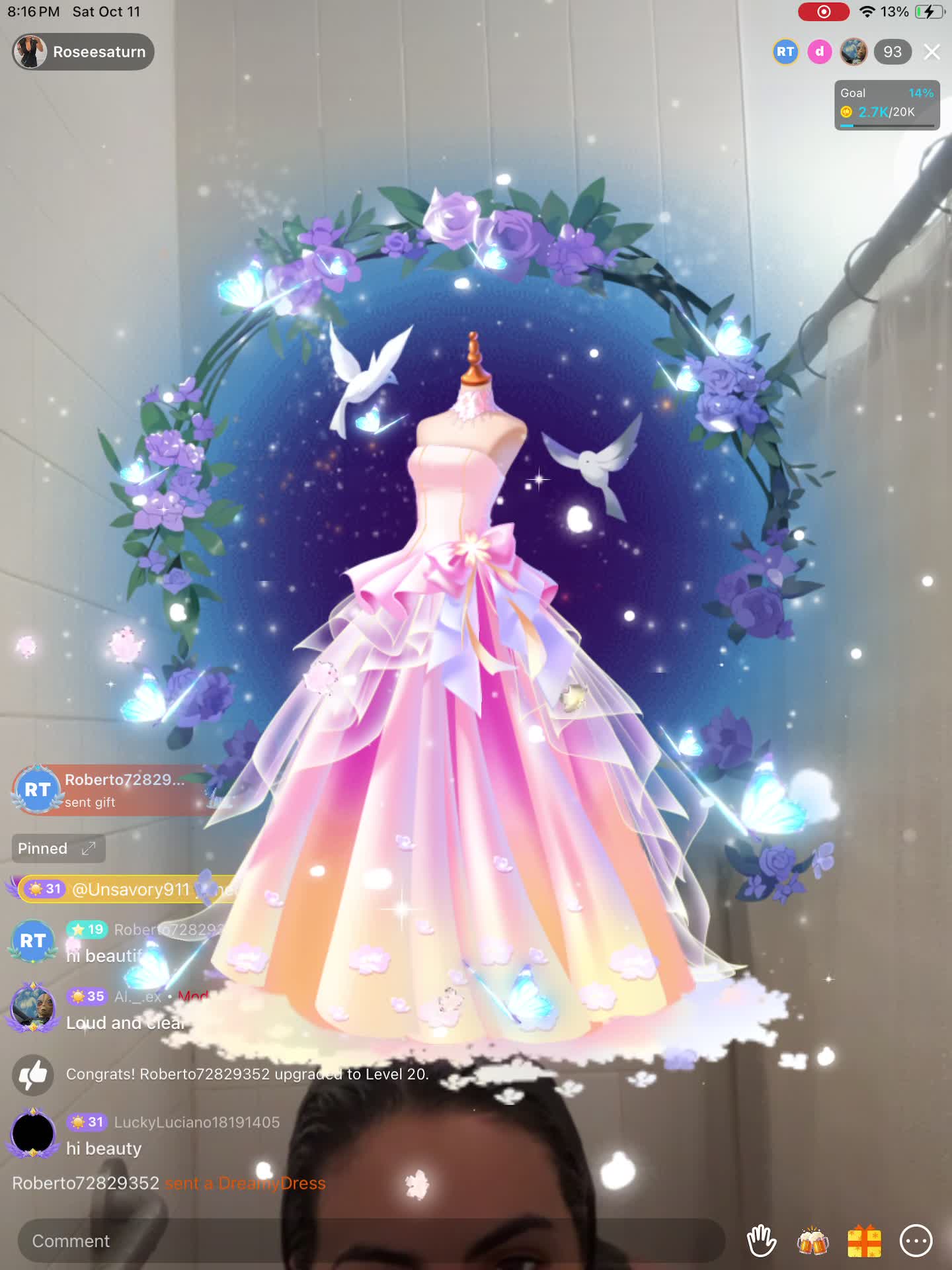
Task: View the blue RT top viewer avatar
Action: (785, 52)
